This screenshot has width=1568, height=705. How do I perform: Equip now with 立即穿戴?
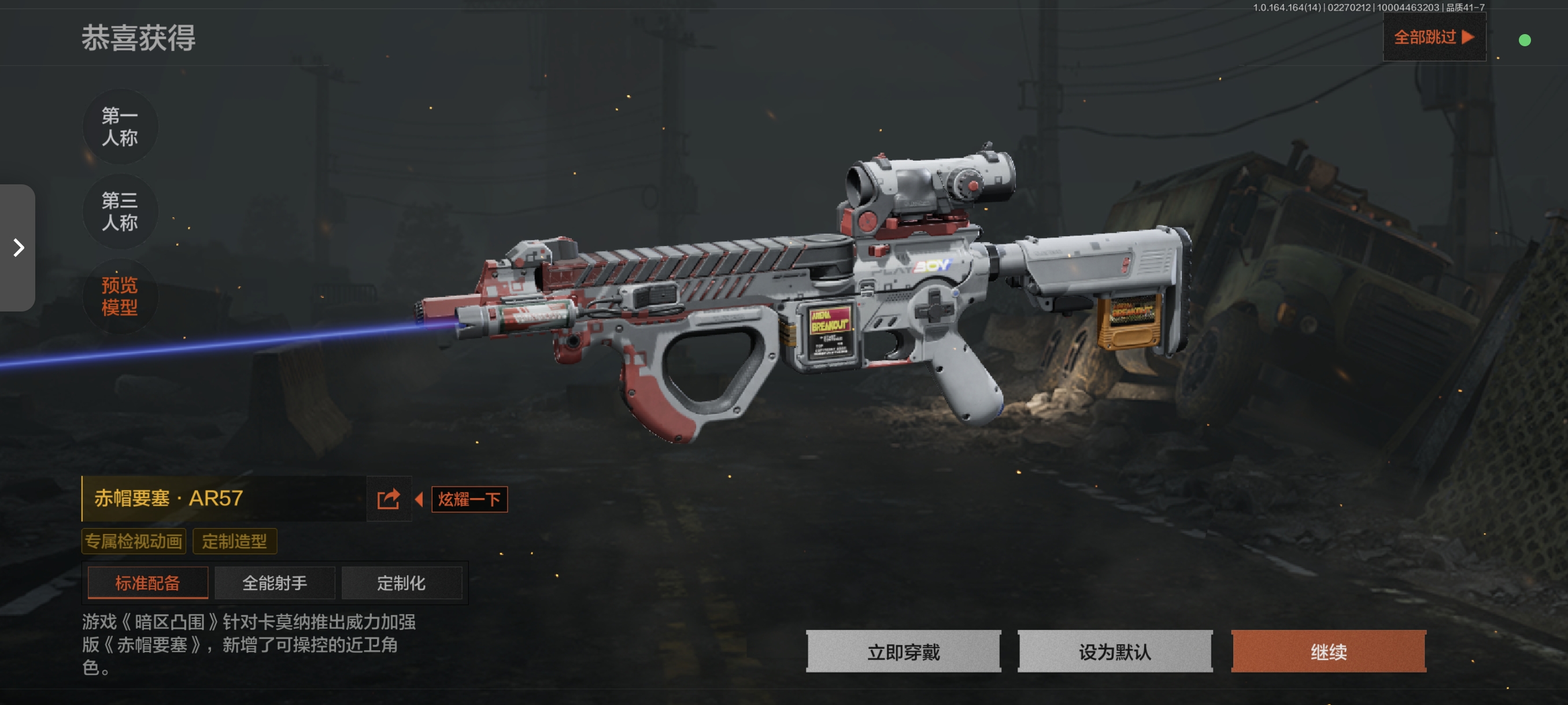click(903, 651)
